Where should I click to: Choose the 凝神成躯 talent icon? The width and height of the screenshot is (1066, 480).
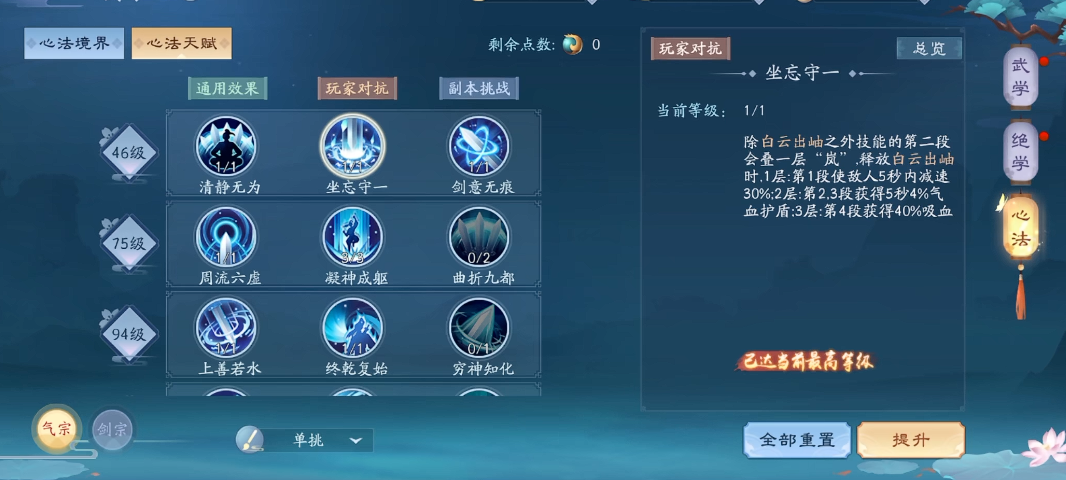[x=352, y=237]
